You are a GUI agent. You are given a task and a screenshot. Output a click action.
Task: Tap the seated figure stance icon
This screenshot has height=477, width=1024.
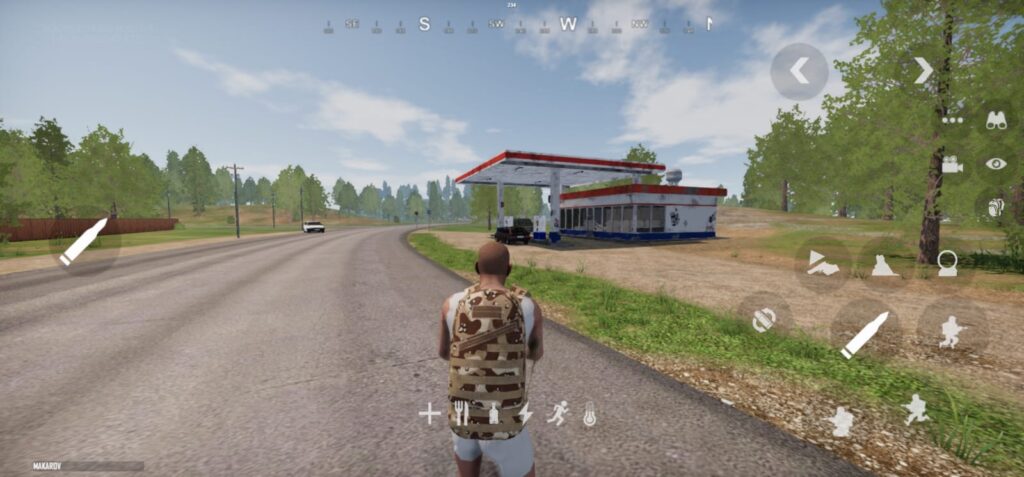pyautogui.click(x=886, y=264)
